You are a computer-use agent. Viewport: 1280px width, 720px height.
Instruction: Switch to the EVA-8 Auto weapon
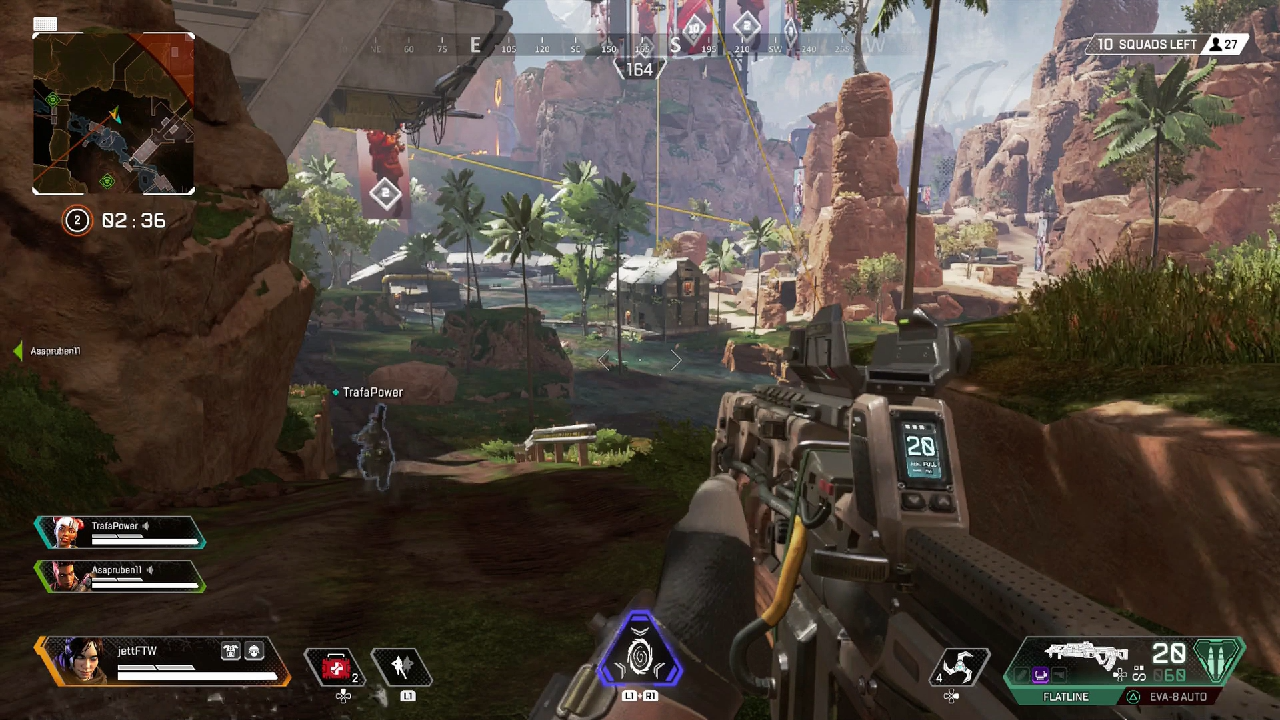pyautogui.click(x=1178, y=696)
